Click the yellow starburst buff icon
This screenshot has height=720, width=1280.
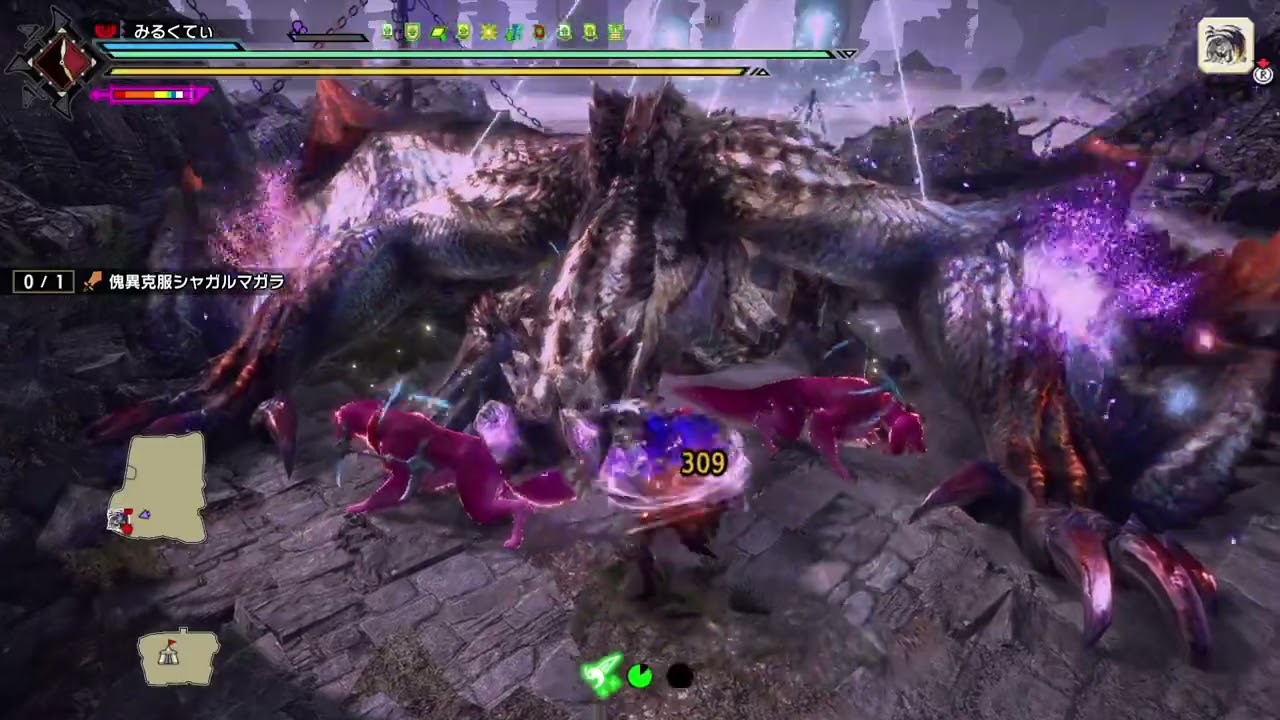[x=488, y=32]
